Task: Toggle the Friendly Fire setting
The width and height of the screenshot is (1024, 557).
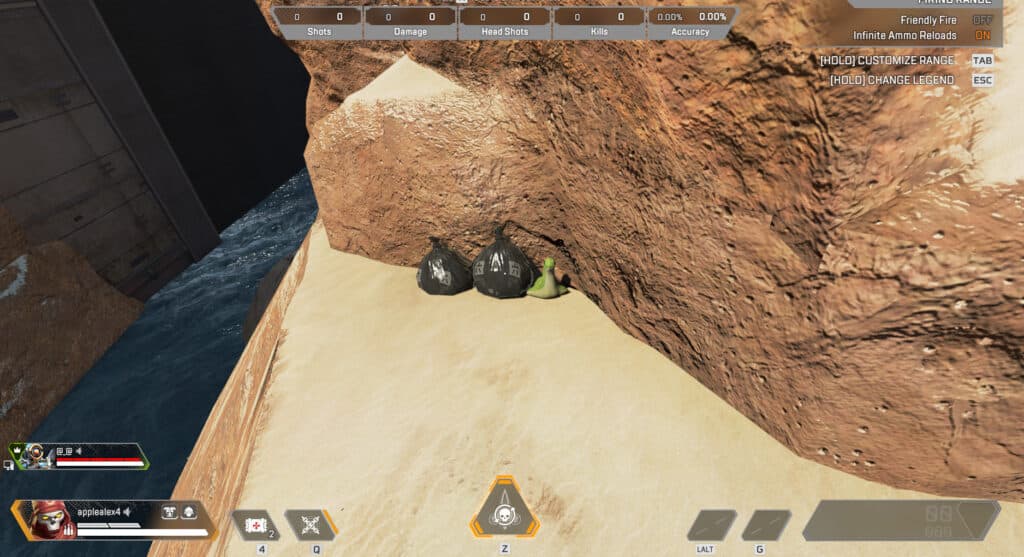Action: 982,20
